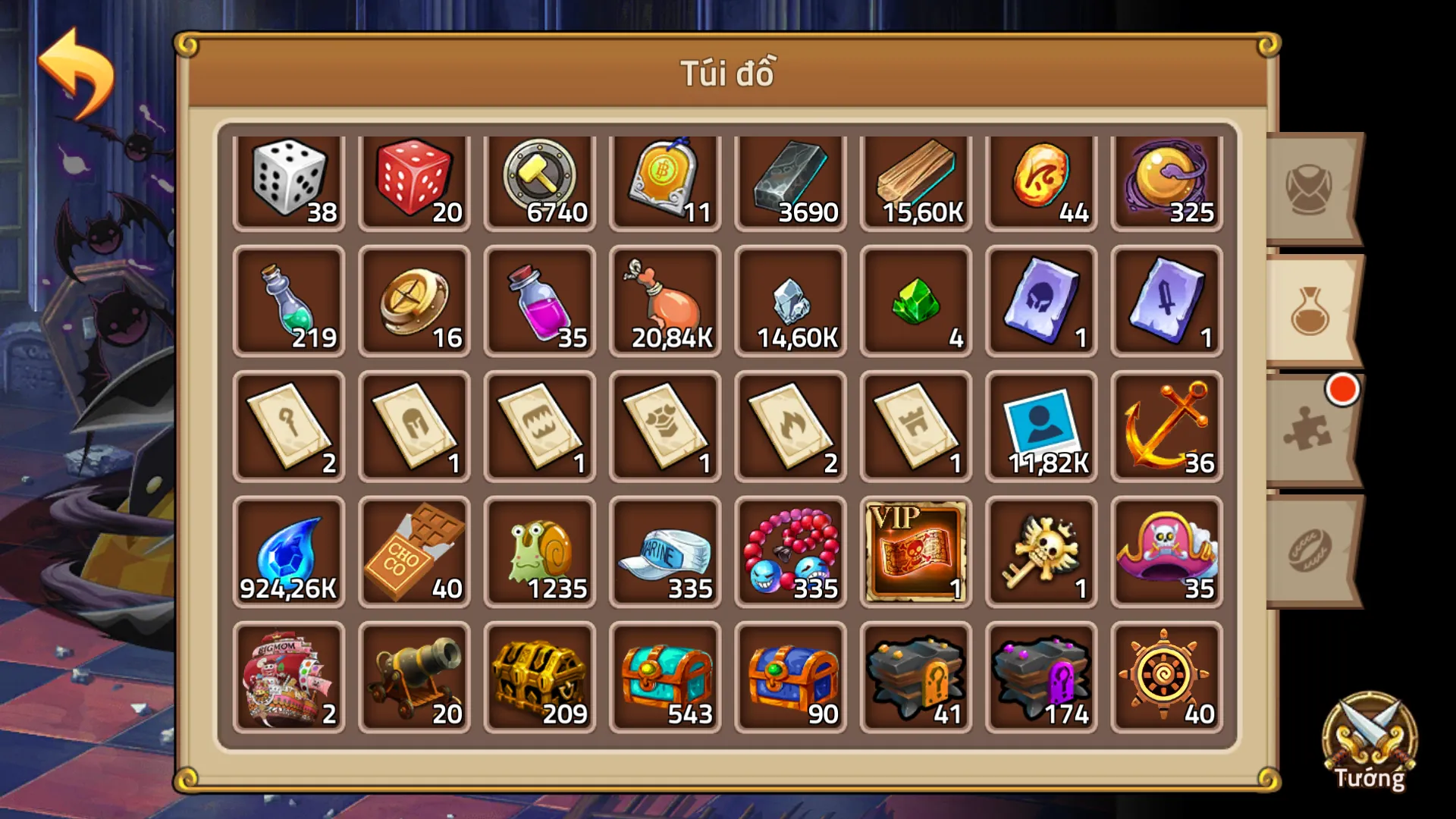The image size is (1456, 819).
Task: Tap the iron ingot stack
Action: point(789,180)
